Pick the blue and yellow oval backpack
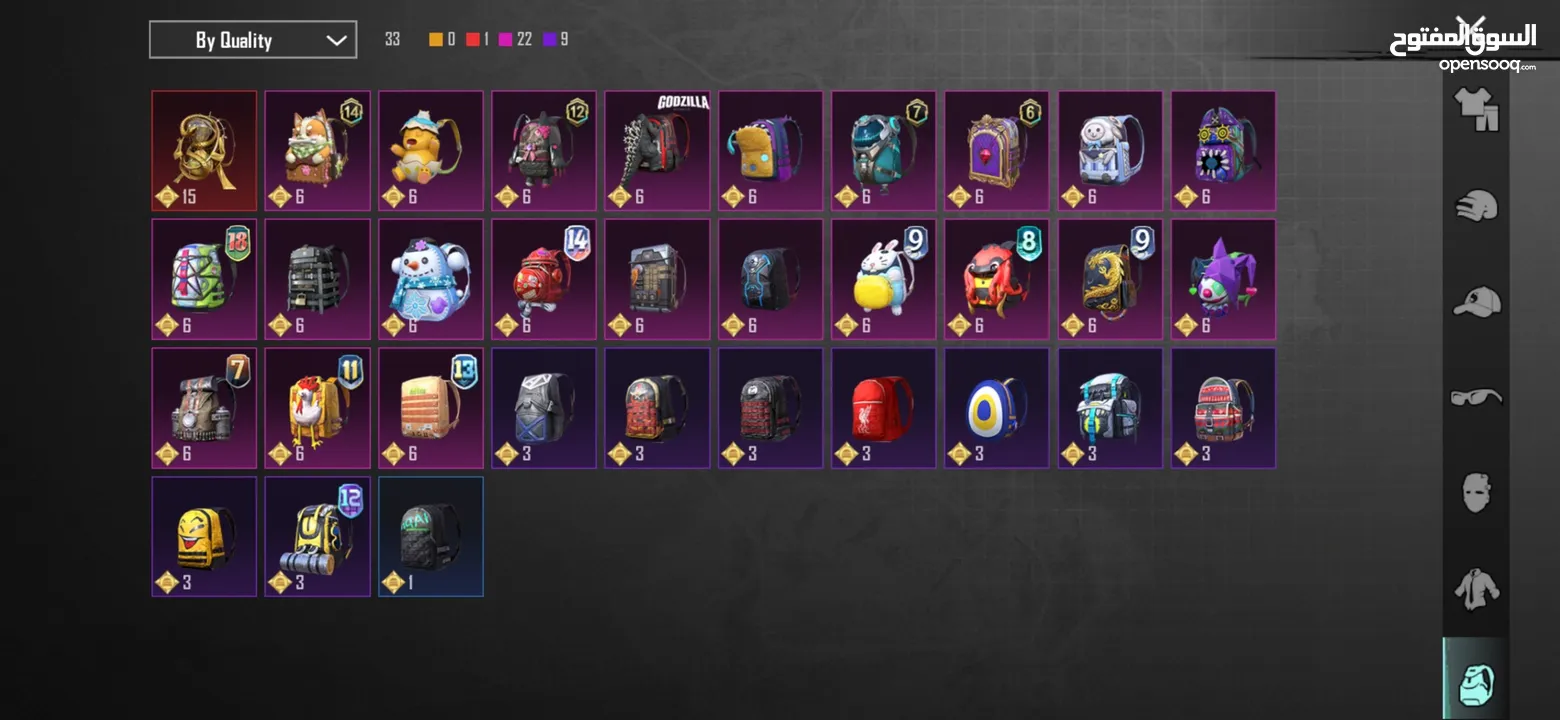 (997, 407)
